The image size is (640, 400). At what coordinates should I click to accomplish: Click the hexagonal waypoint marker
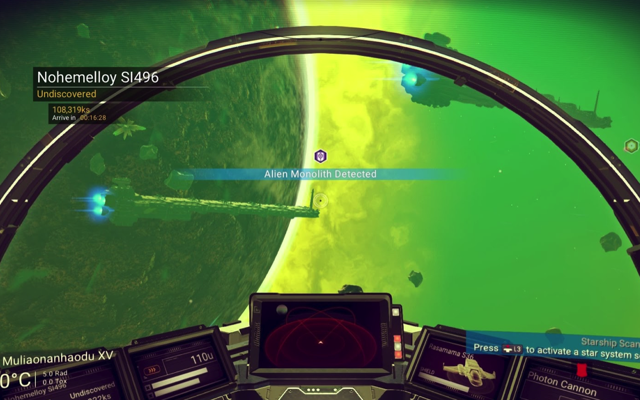[x=631, y=146]
